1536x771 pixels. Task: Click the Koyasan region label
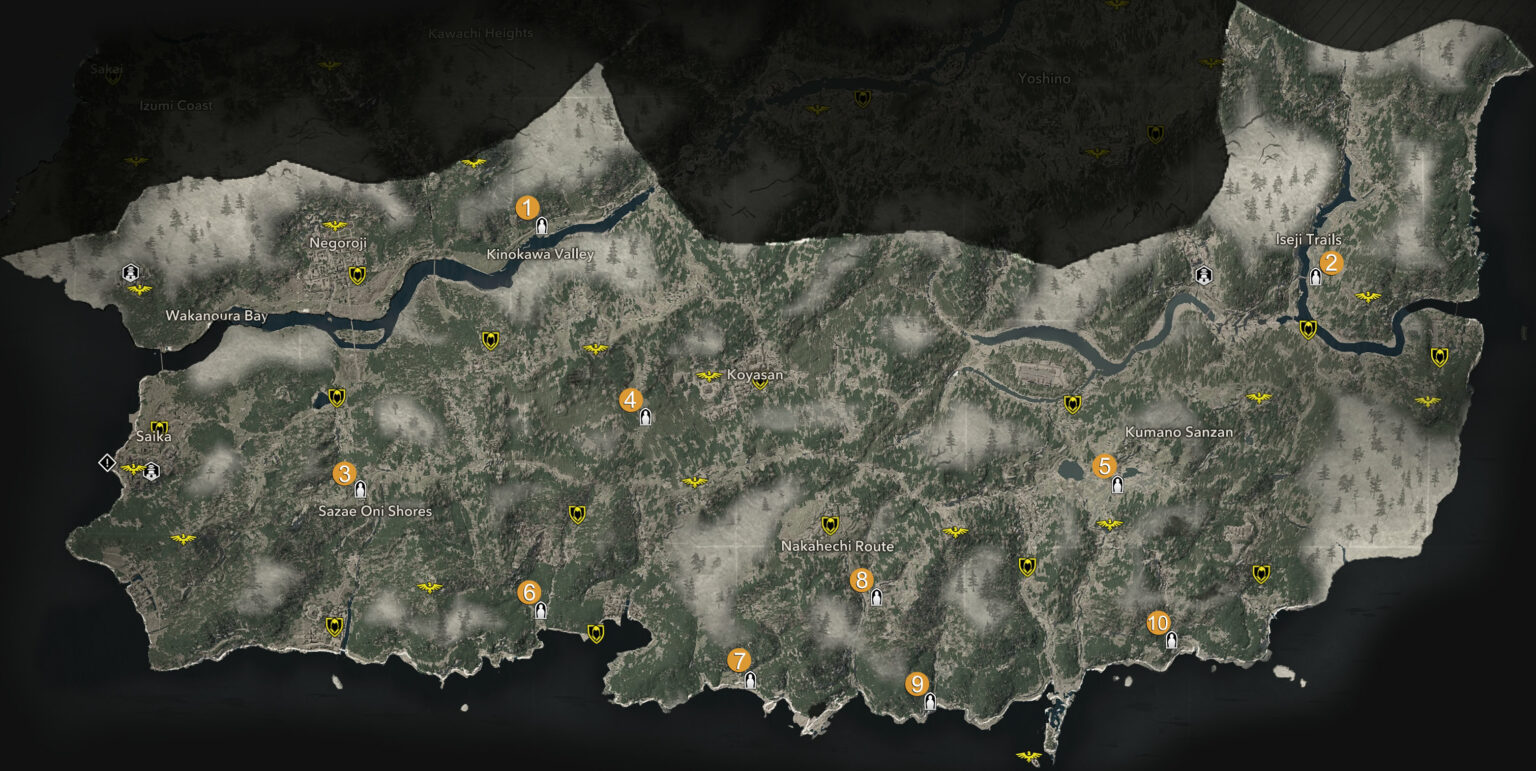point(754,373)
